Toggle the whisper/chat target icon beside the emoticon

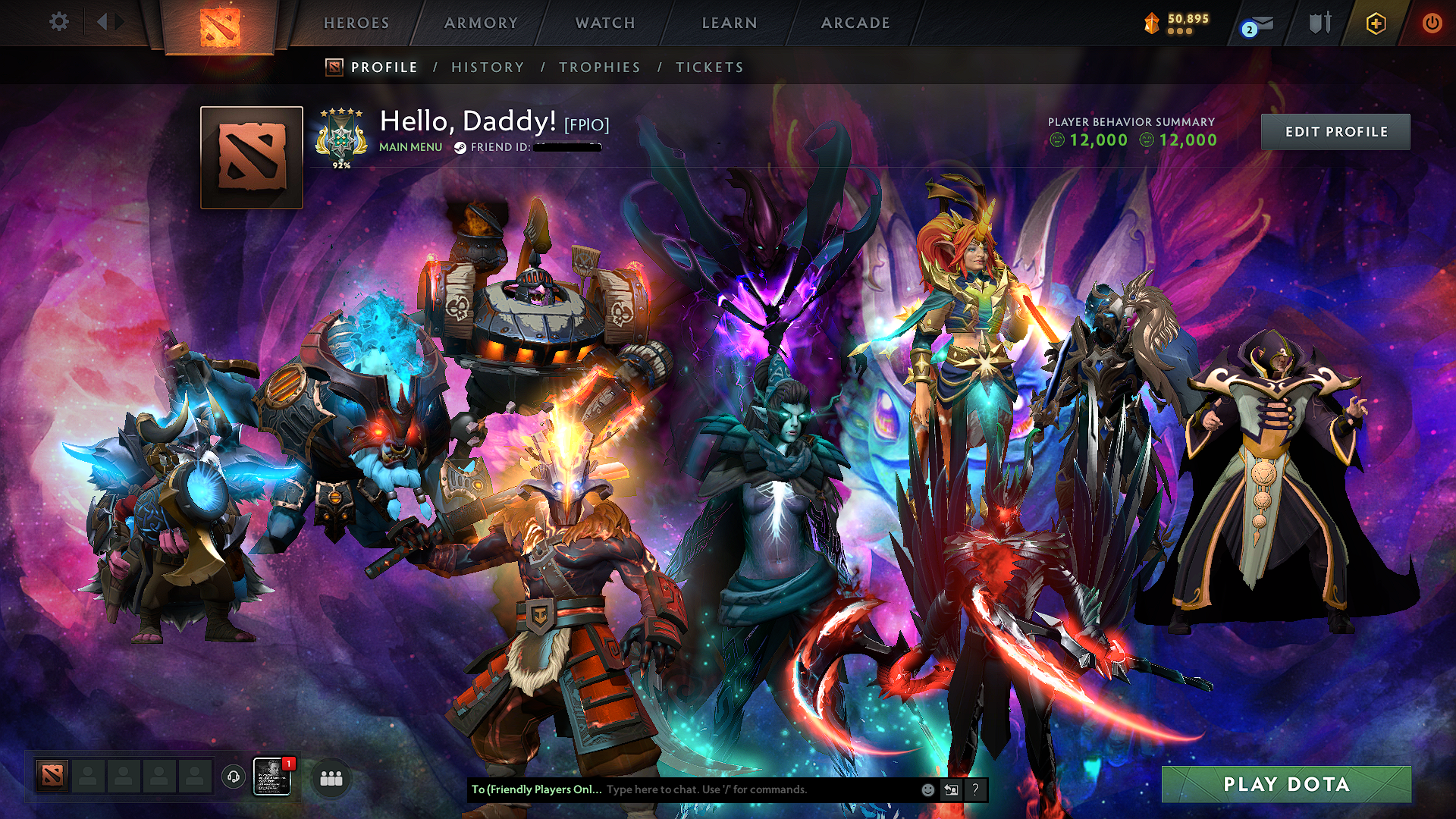[x=951, y=789]
